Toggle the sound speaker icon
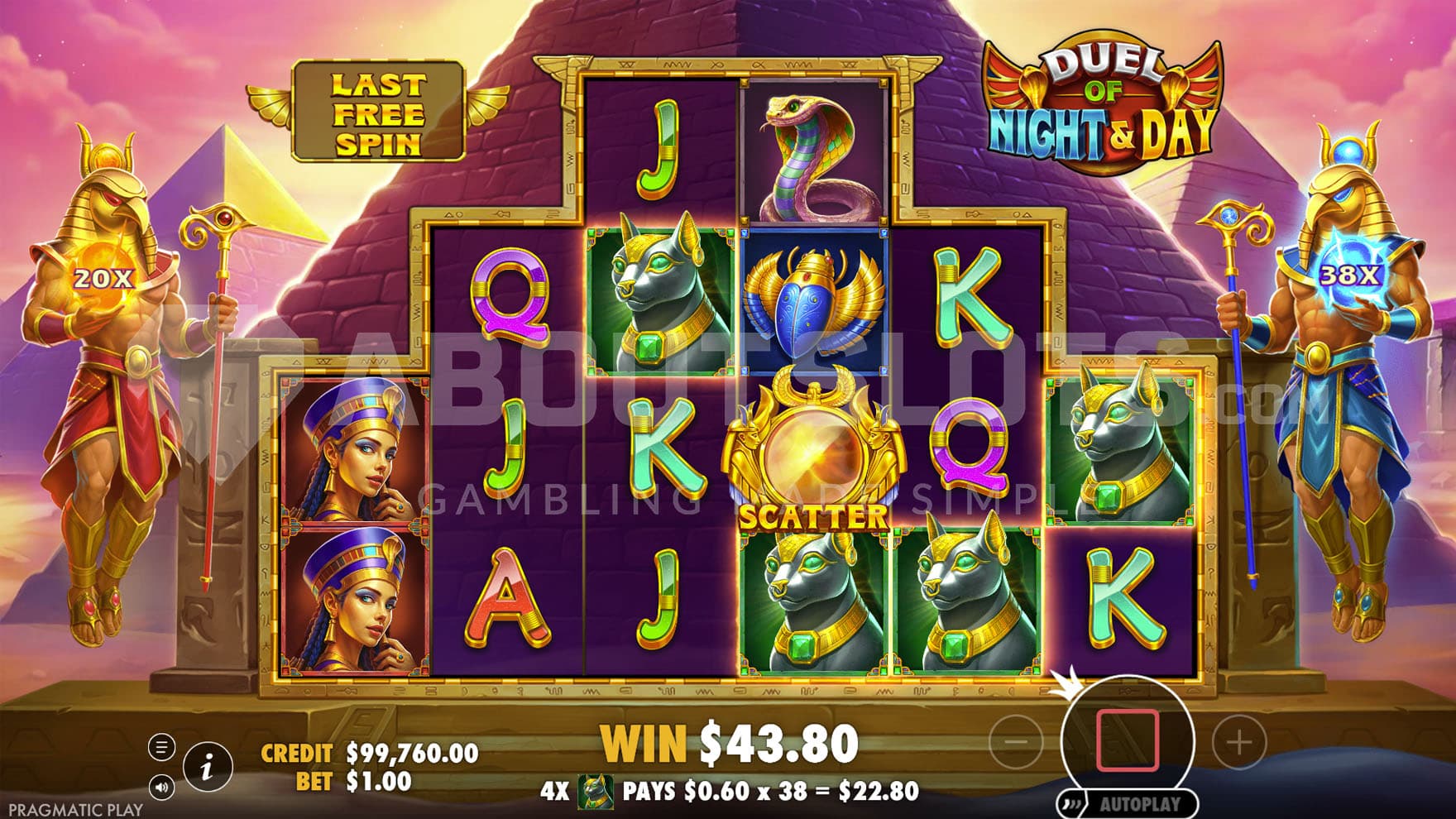The height and width of the screenshot is (819, 1456). (161, 787)
